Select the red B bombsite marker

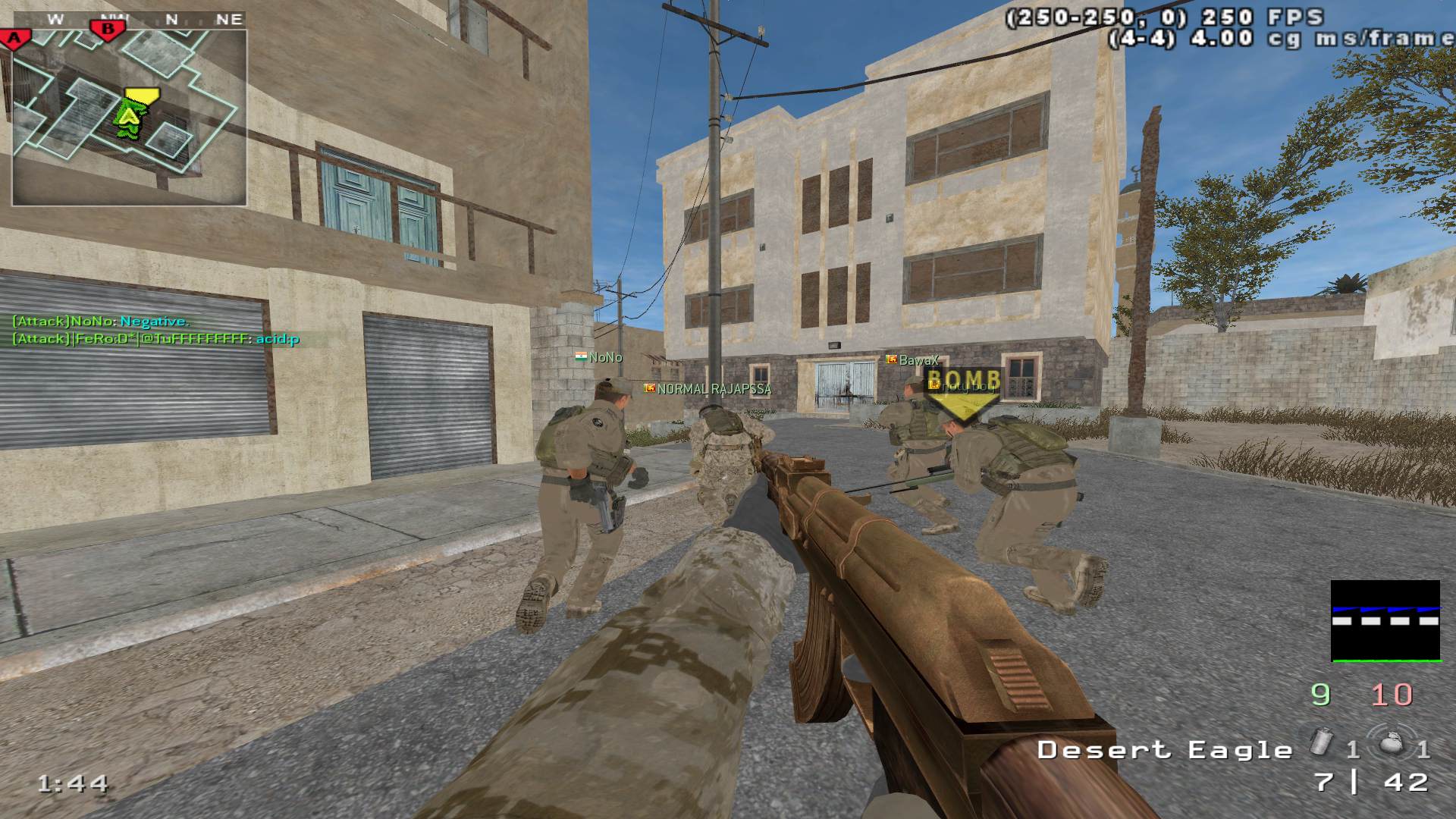[108, 30]
